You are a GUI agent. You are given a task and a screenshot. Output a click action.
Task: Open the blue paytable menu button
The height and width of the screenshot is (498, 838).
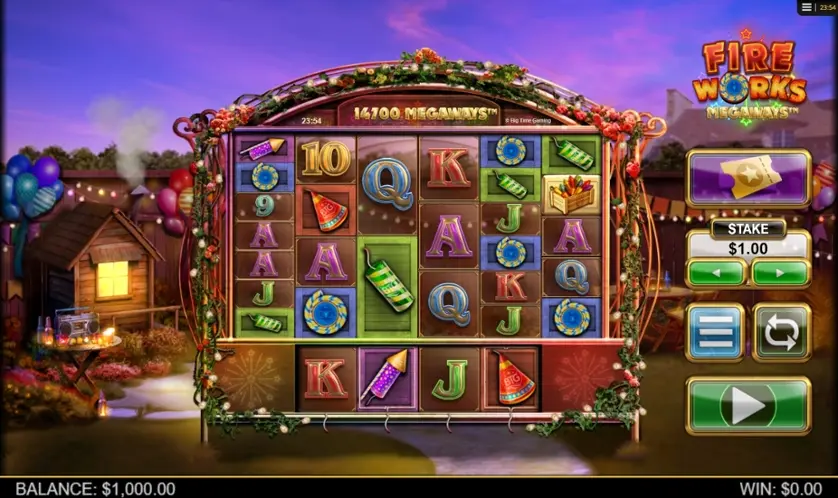[715, 332]
